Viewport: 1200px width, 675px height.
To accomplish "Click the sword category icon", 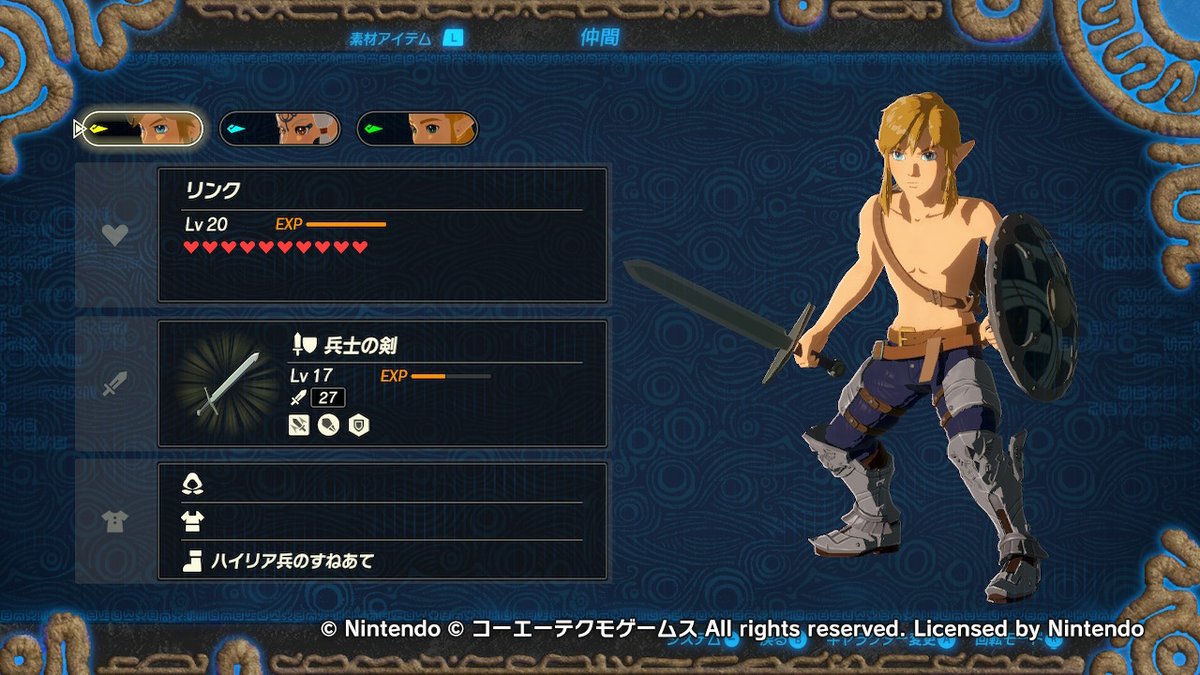I will click(116, 383).
